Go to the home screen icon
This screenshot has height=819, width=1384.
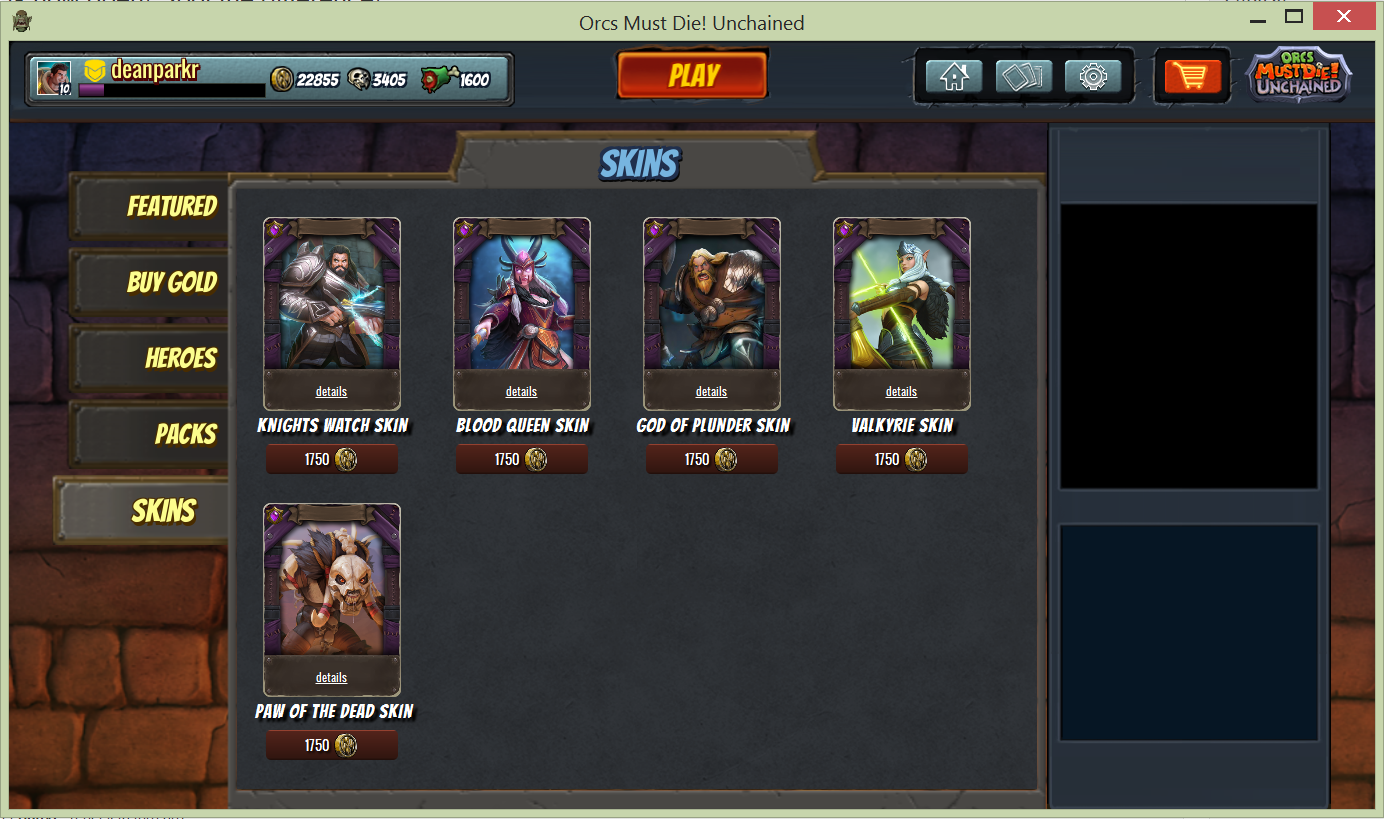(953, 77)
